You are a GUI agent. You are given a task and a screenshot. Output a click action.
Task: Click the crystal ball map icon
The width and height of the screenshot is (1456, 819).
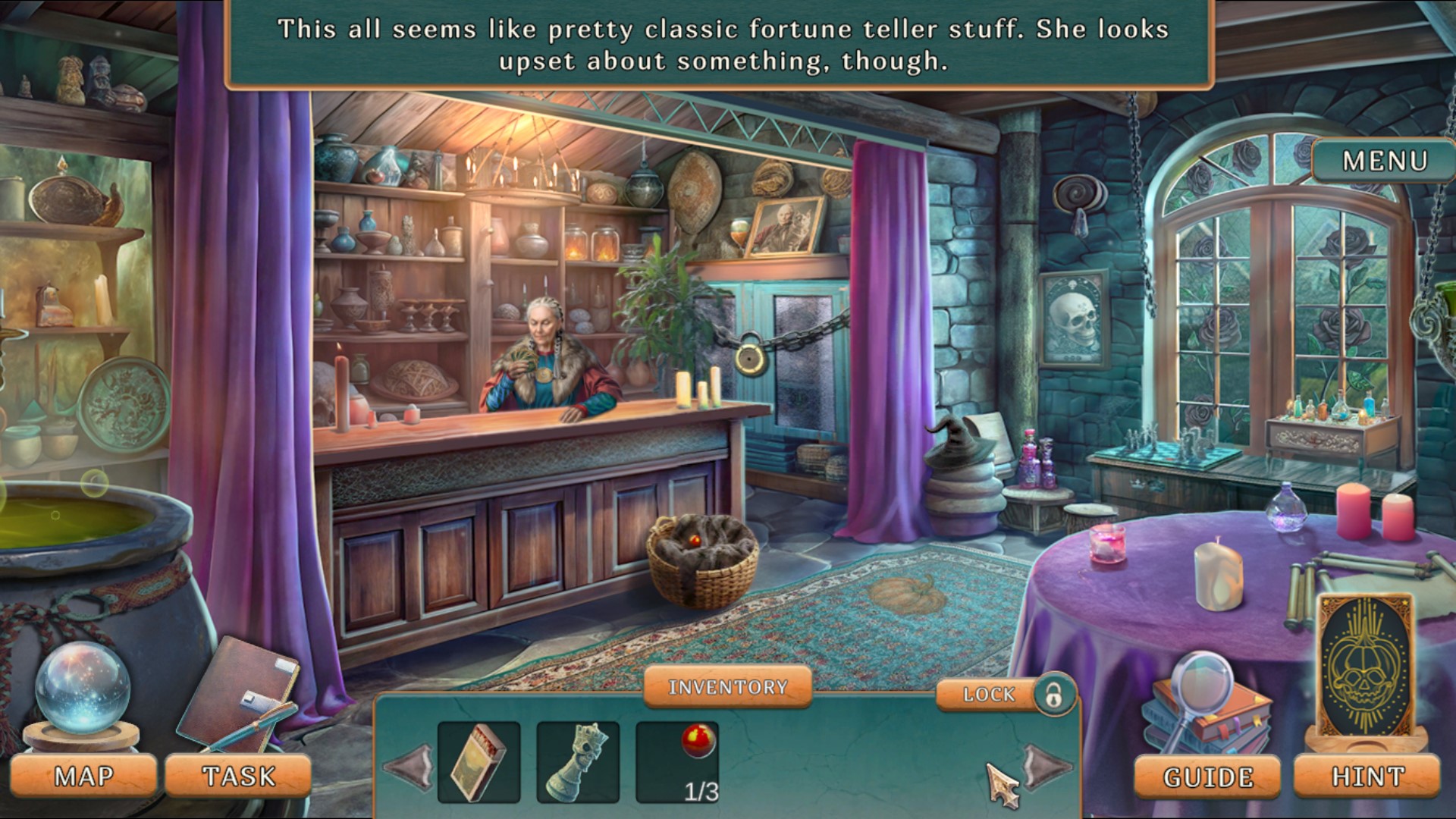click(x=82, y=690)
